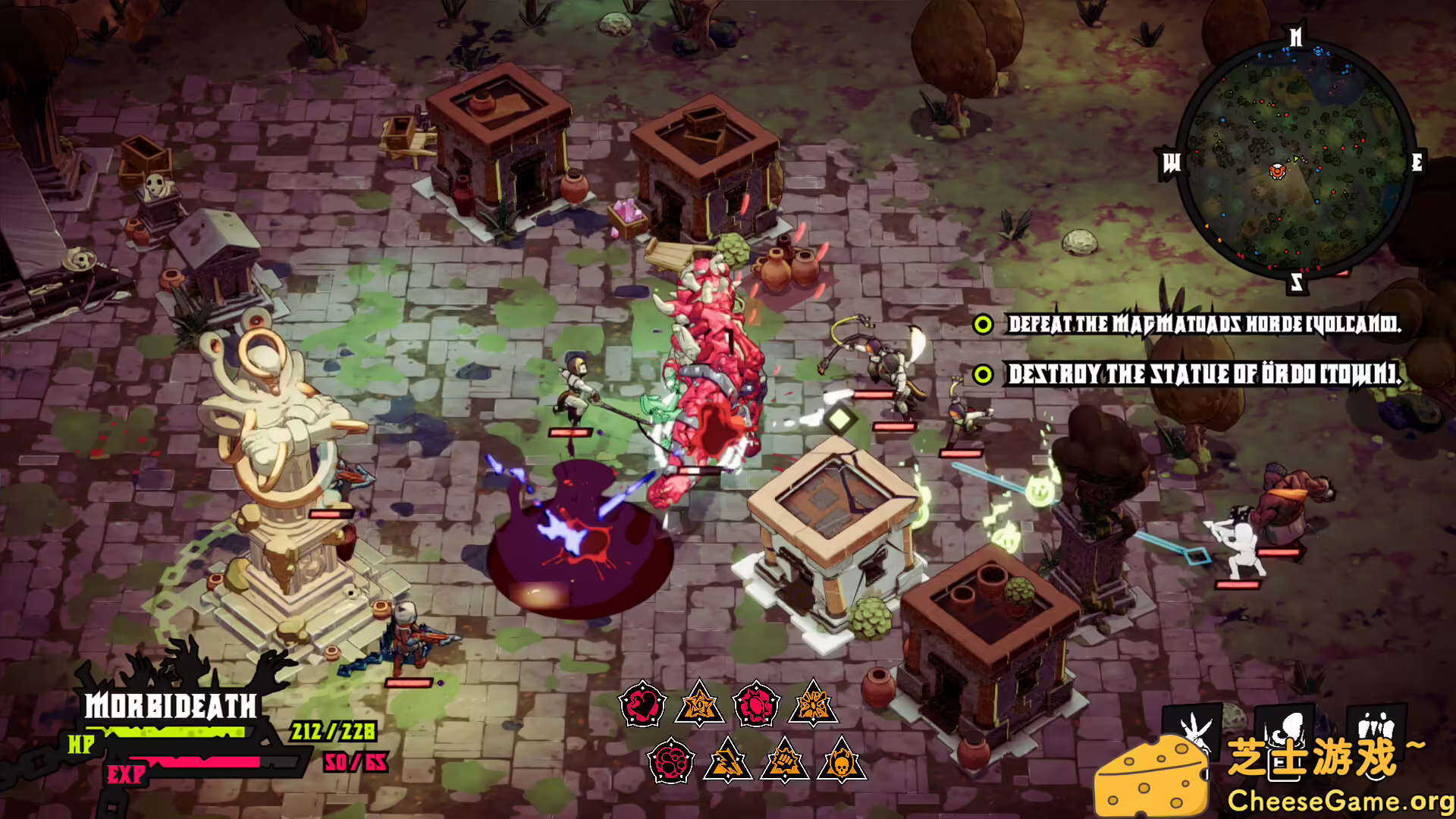The width and height of the screenshot is (1456, 819).
Task: Click the claw hand action slot
Action: point(1194,729)
